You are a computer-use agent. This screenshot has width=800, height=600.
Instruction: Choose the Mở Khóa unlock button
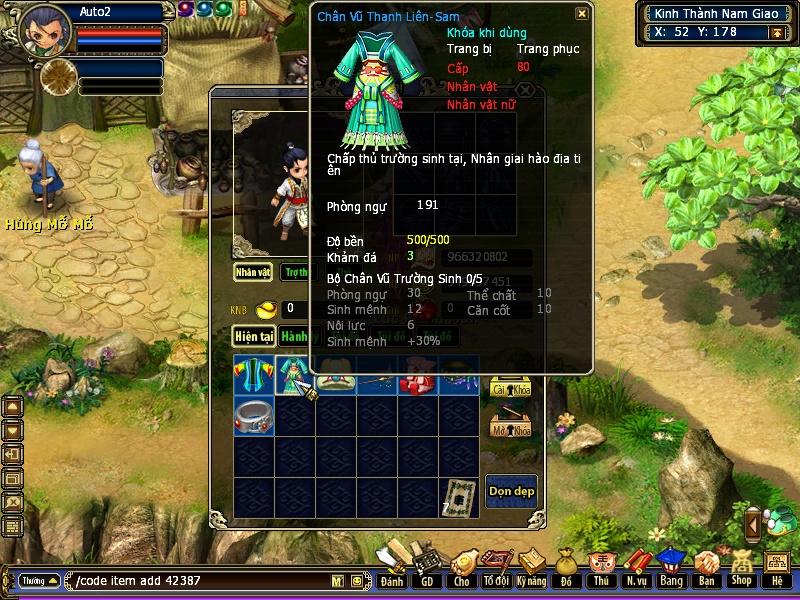pyautogui.click(x=510, y=427)
